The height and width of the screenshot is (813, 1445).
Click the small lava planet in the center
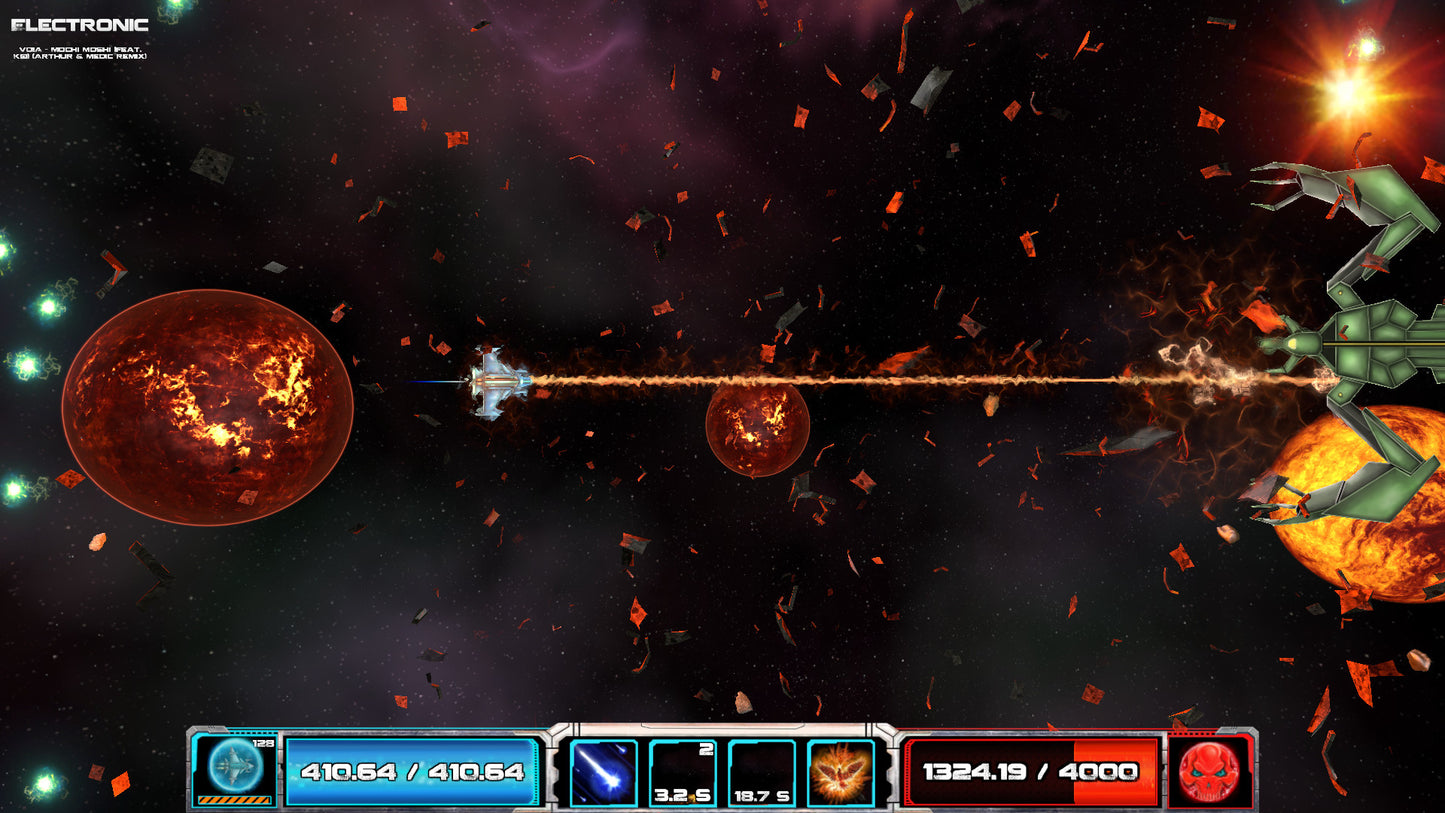(x=758, y=432)
